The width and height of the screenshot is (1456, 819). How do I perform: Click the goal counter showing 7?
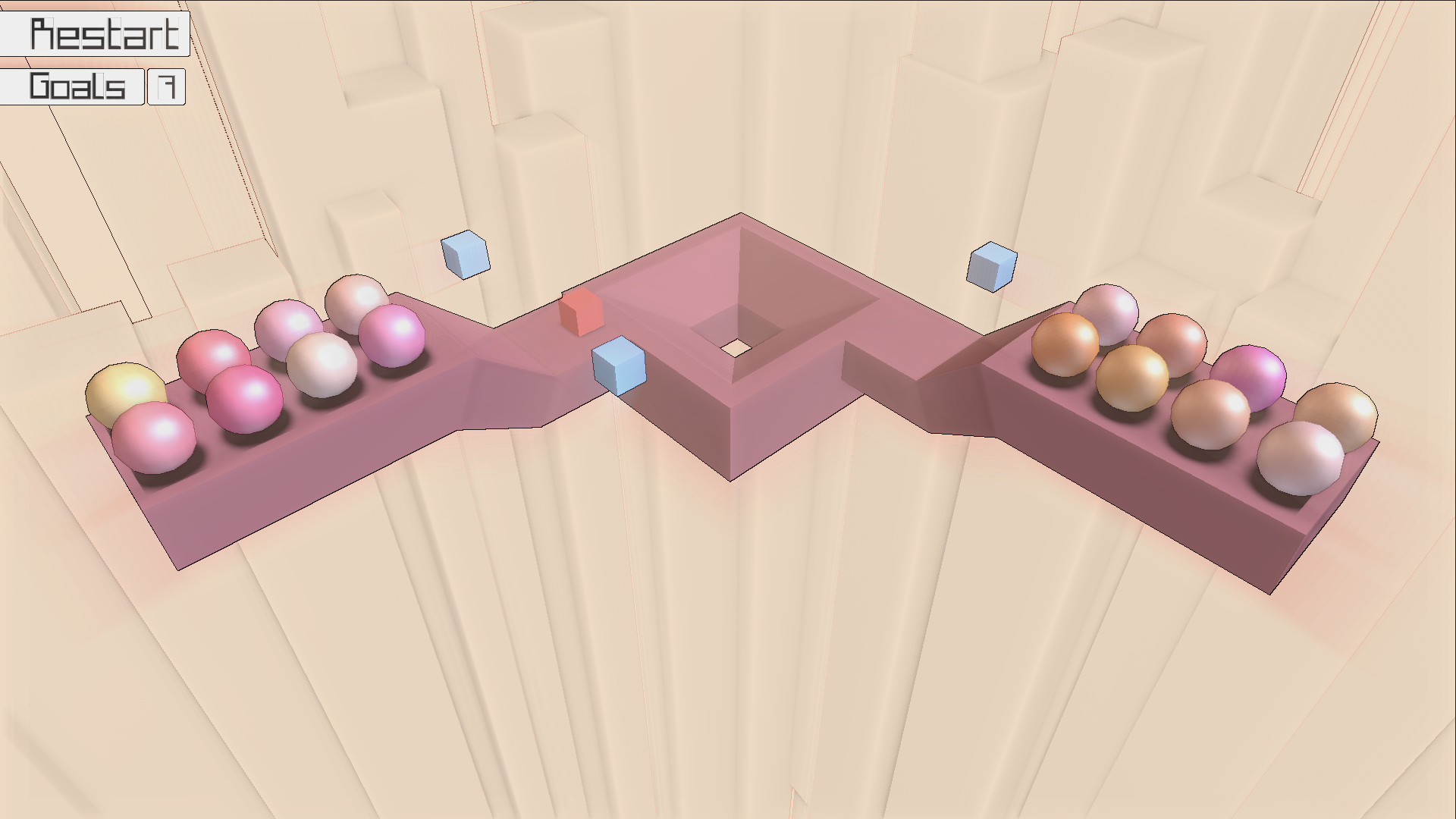pyautogui.click(x=165, y=86)
